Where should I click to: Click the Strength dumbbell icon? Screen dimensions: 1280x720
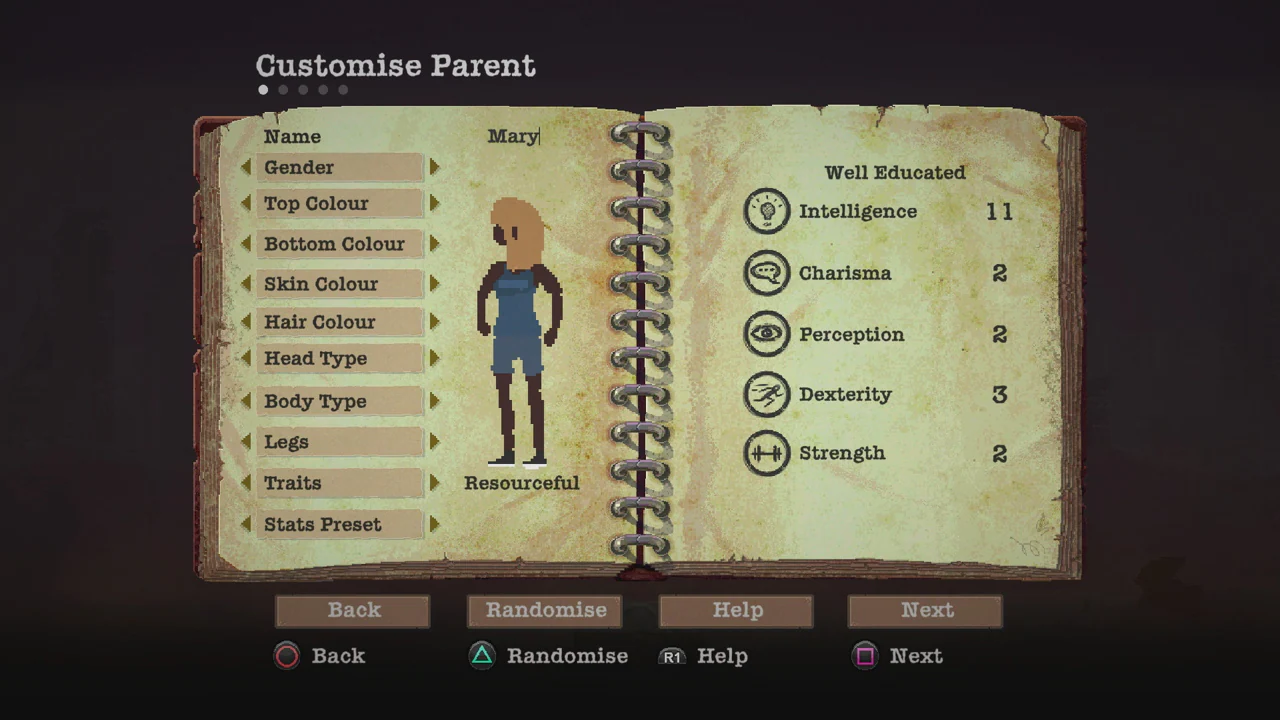[767, 453]
